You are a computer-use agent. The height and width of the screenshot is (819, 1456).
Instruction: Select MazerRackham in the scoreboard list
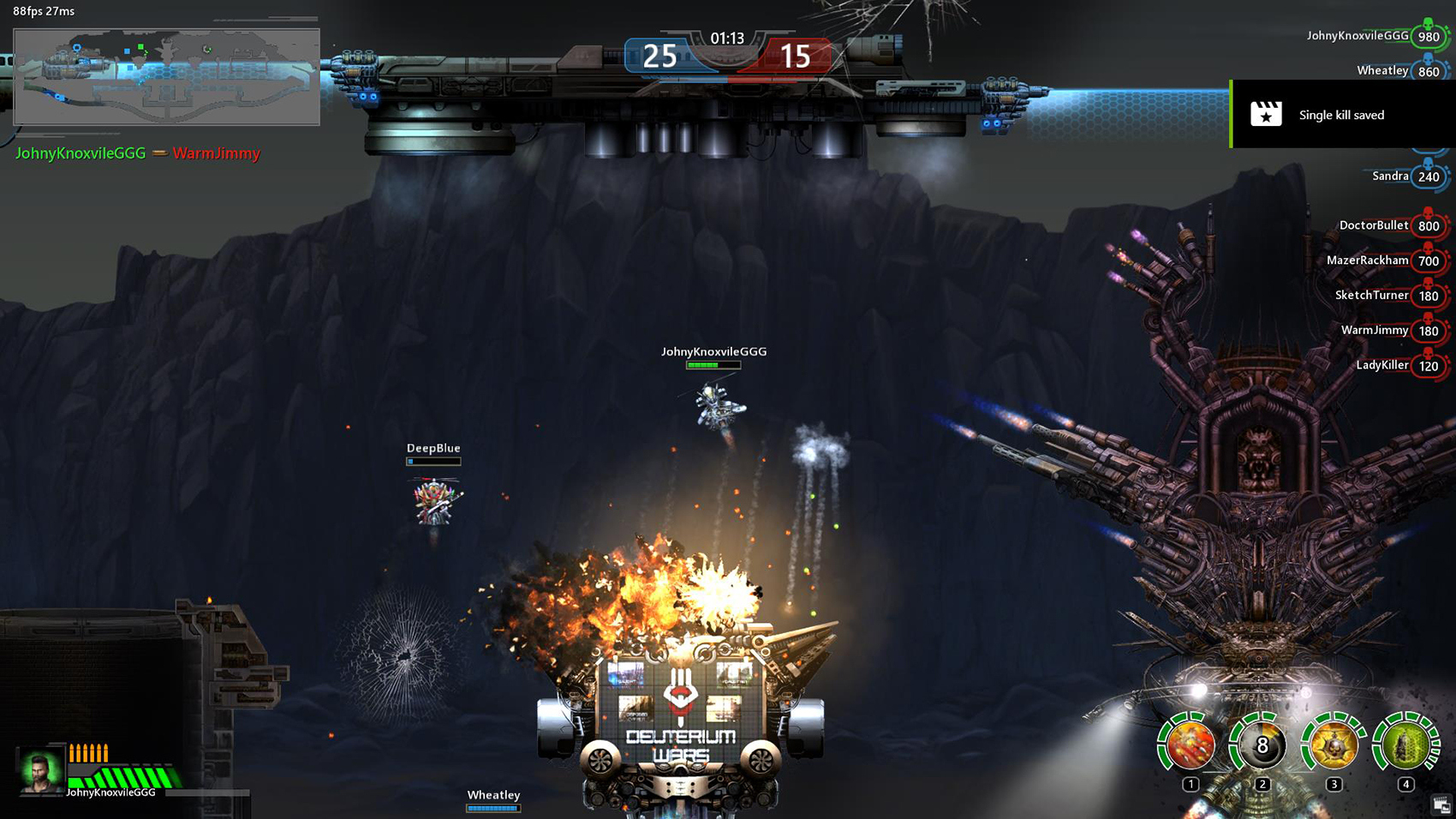click(1367, 260)
